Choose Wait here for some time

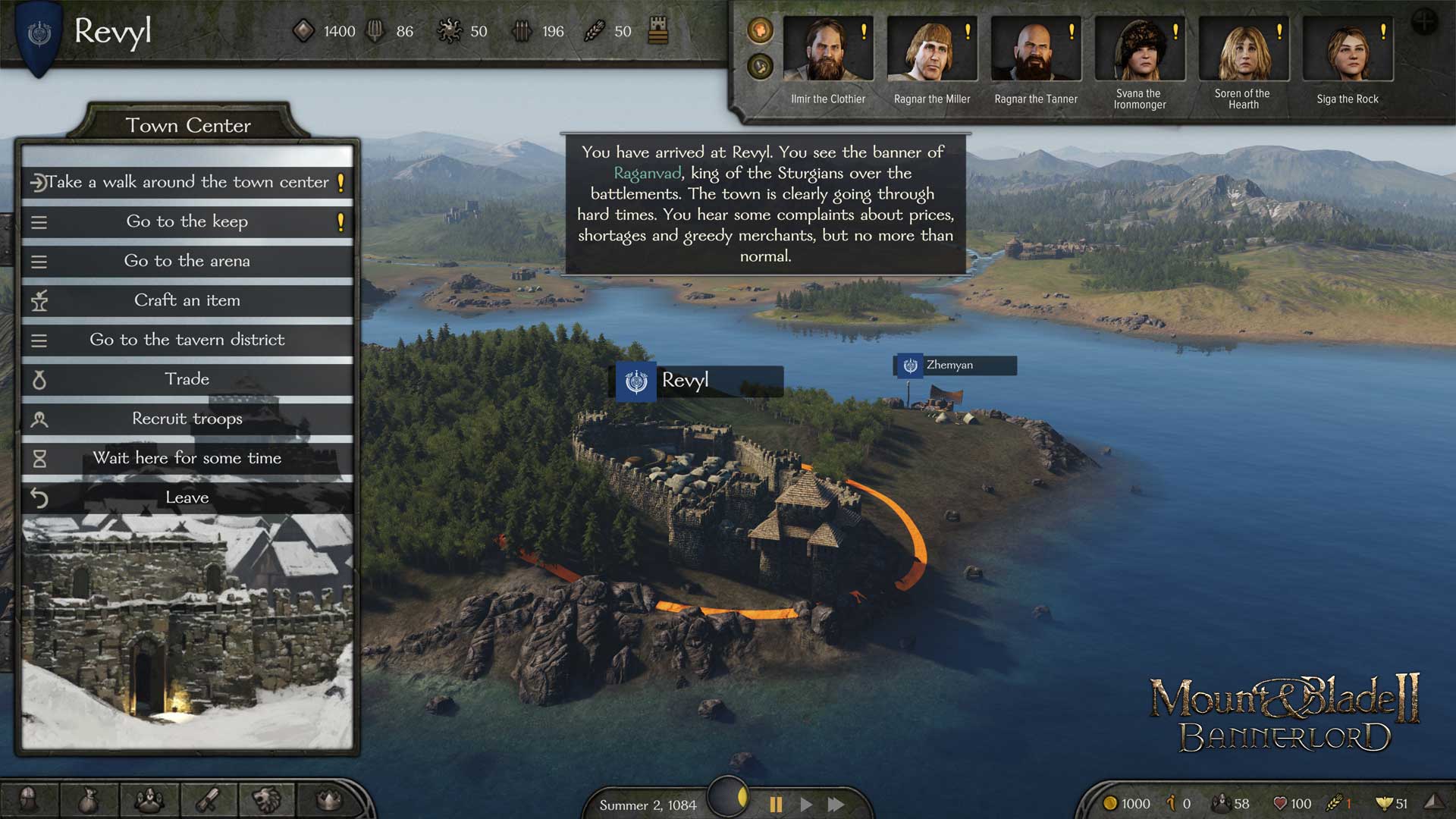tap(187, 458)
